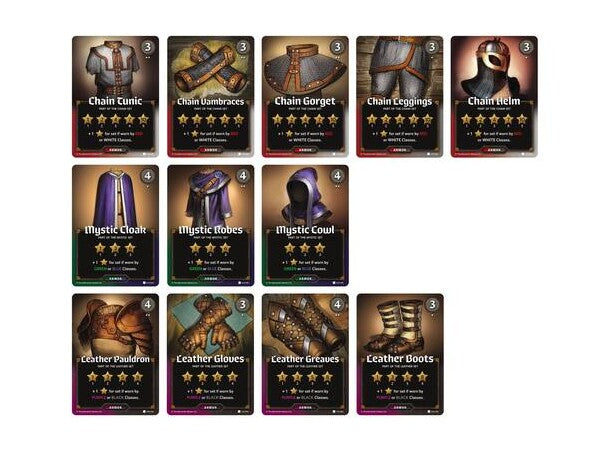Image resolution: width=610 pixels, height=450 pixels.
Task: Choose the Leather Gloves card
Action: pyautogui.click(x=210, y=354)
